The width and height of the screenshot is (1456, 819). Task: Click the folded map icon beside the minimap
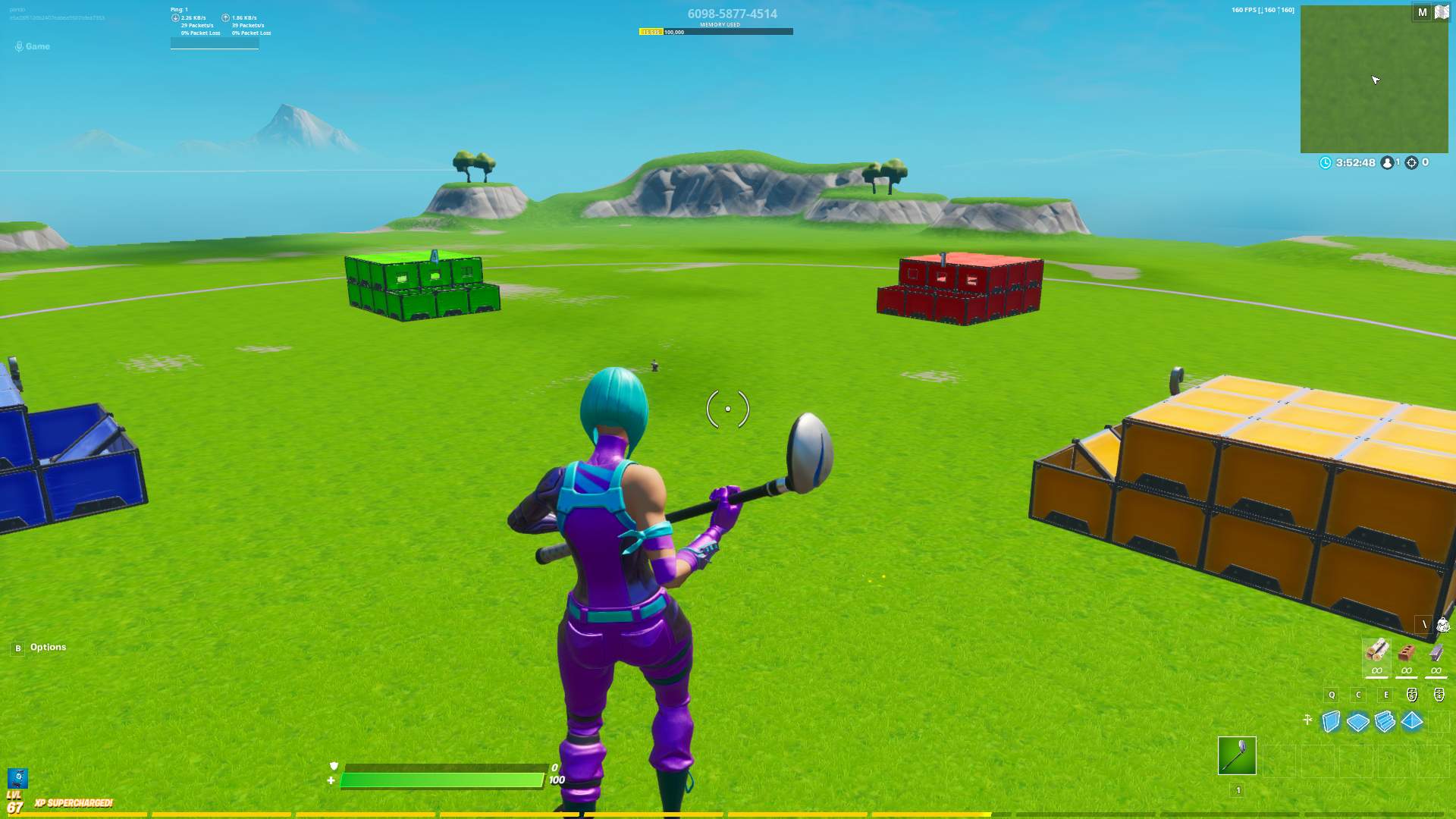(x=1442, y=11)
